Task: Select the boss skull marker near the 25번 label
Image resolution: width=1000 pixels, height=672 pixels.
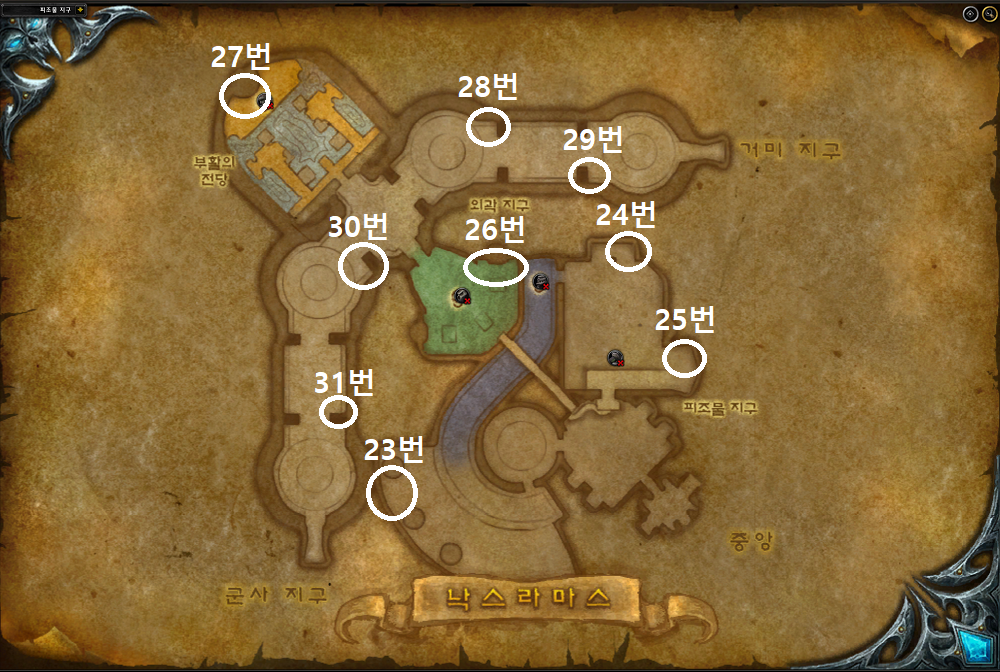Action: tap(616, 357)
